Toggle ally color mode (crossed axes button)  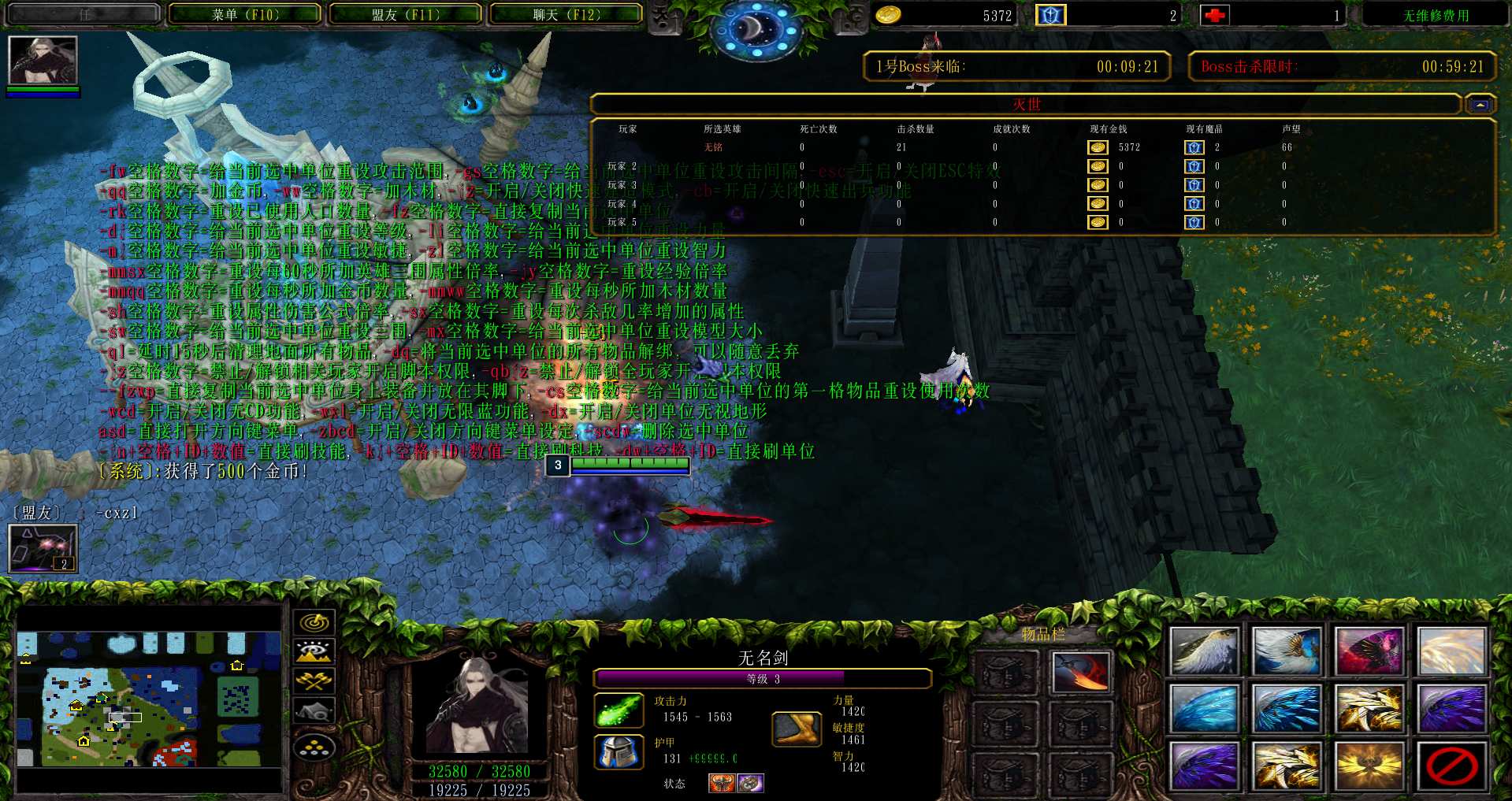point(314,681)
